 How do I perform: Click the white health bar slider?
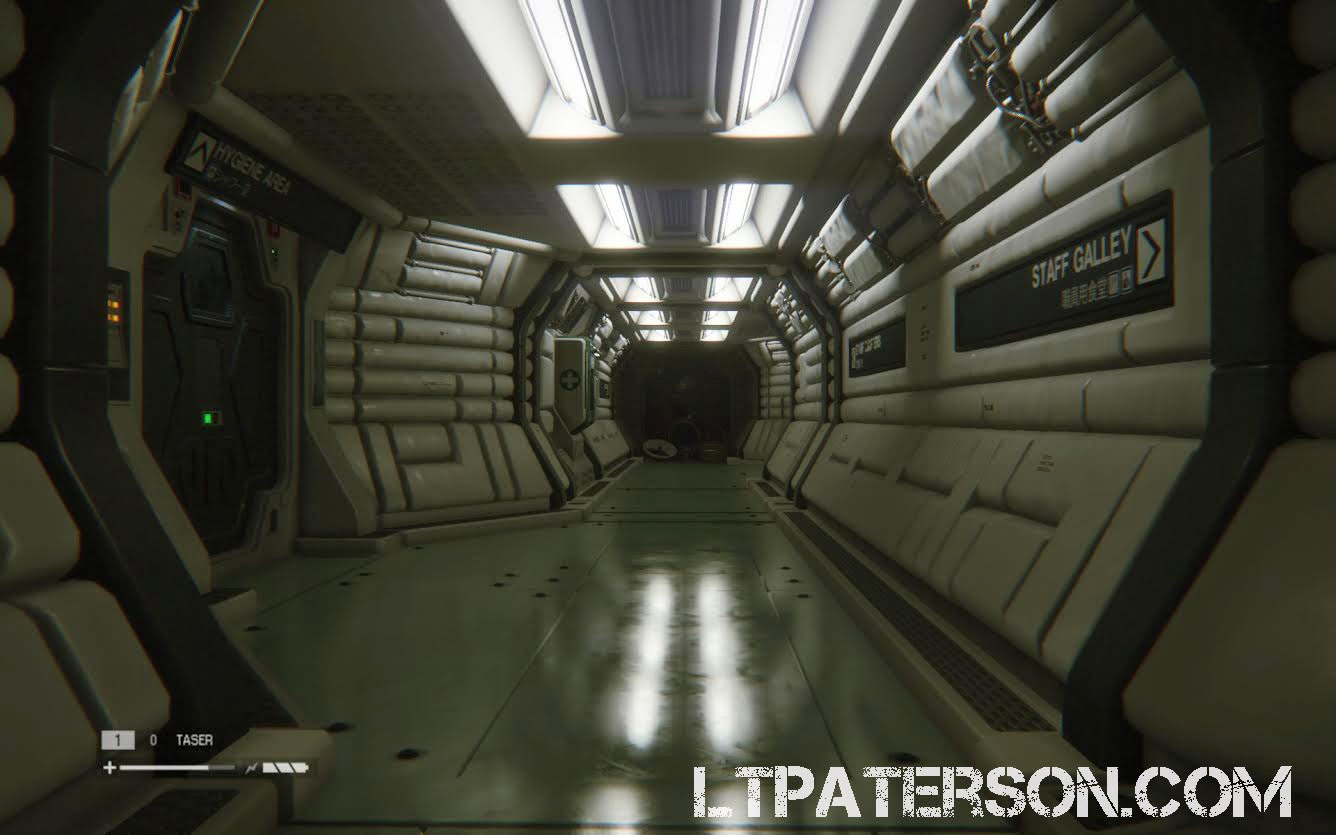(x=165, y=768)
